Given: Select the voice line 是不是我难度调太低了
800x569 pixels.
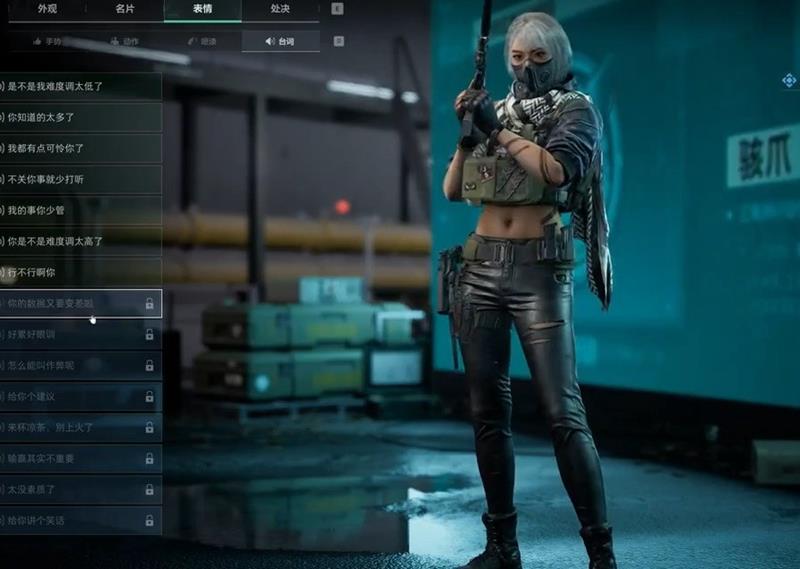Looking at the screenshot, I should 80,86.
